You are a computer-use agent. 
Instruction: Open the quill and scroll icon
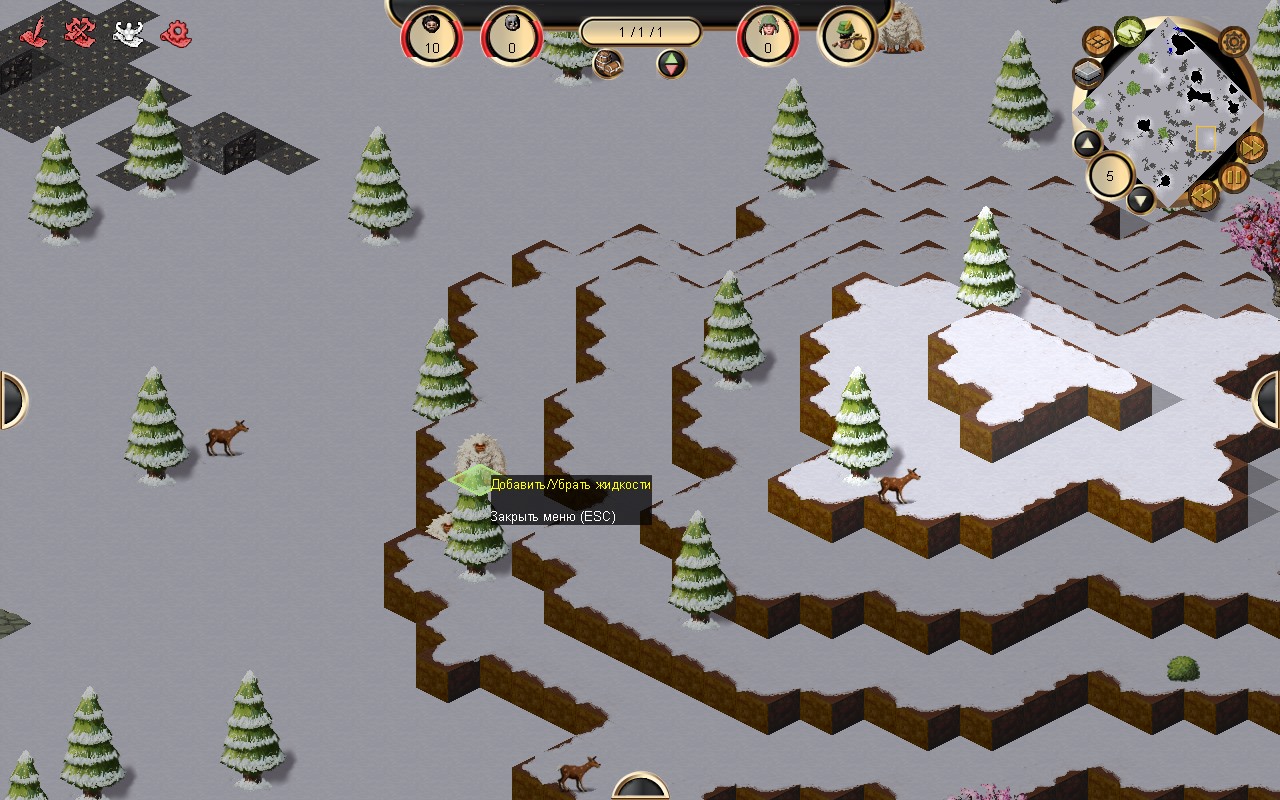[x=36, y=32]
